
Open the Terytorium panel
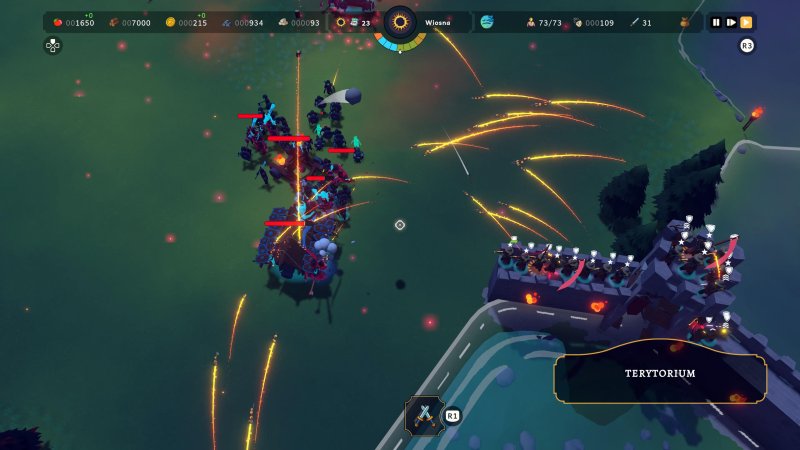660,374
